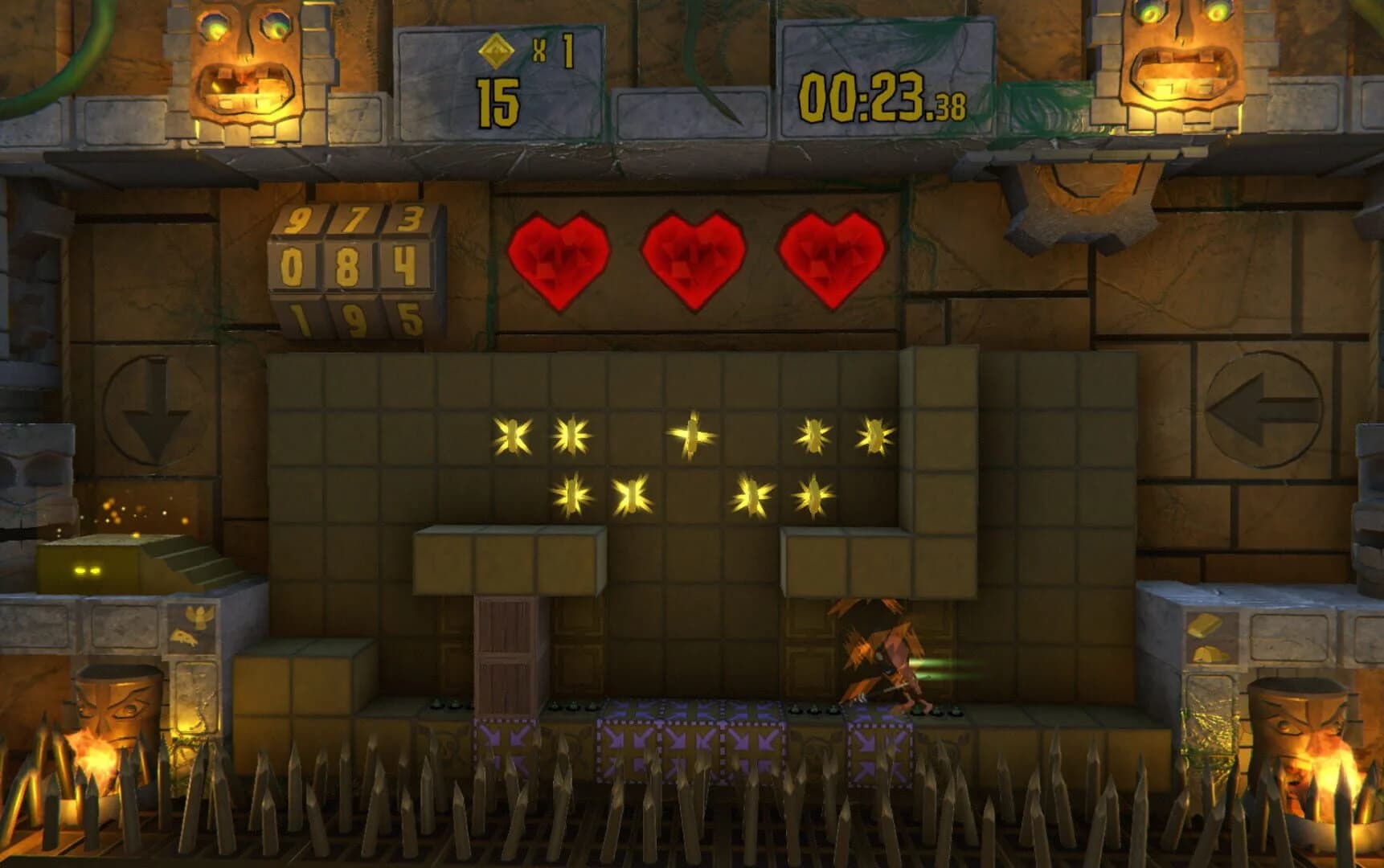Click the combination lock panel 084
The height and width of the screenshot is (868, 1384).
coord(350,265)
